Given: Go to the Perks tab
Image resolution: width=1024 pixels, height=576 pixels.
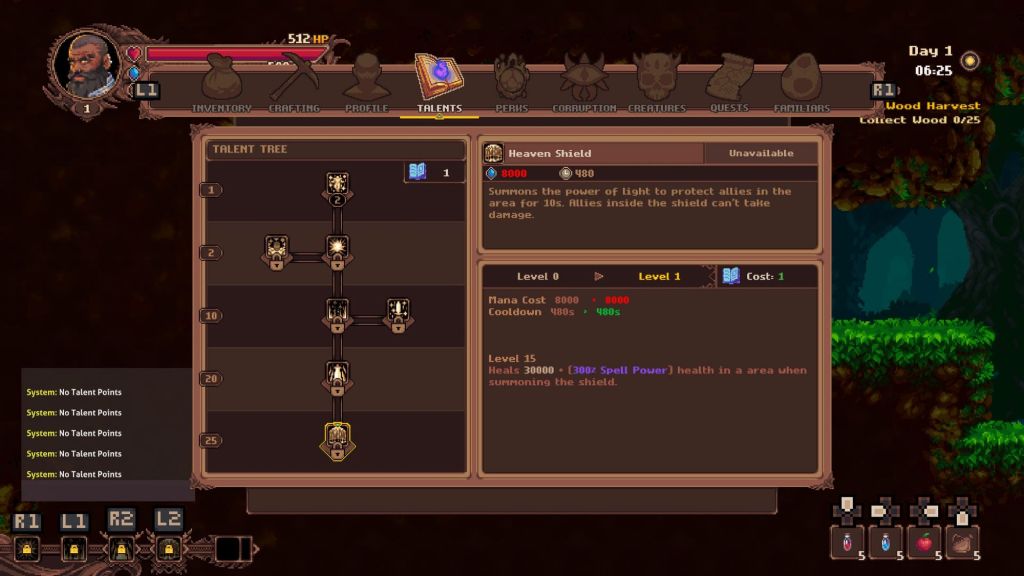Looking at the screenshot, I should point(511,84).
